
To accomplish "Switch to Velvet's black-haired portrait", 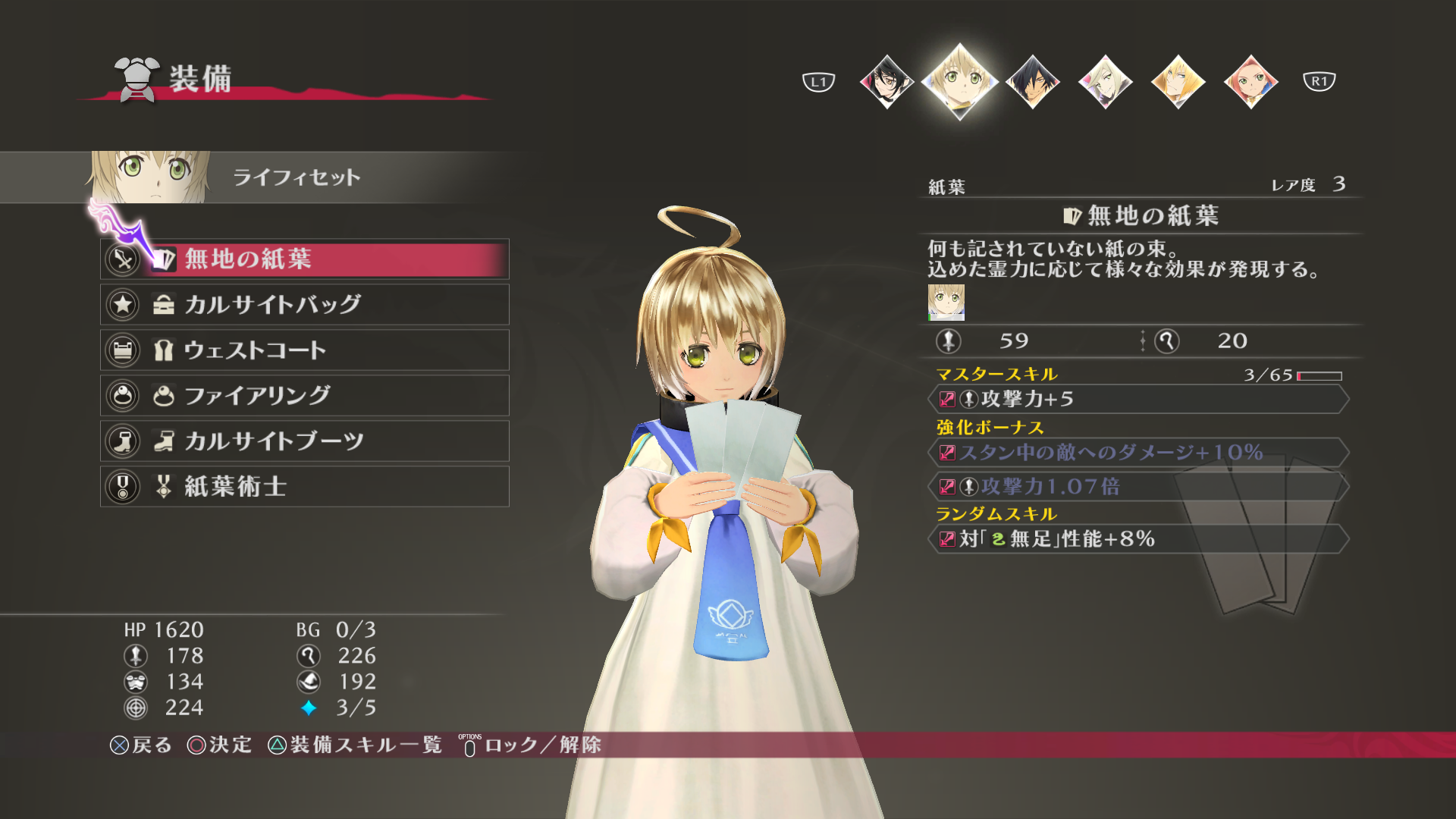I will click(x=886, y=81).
